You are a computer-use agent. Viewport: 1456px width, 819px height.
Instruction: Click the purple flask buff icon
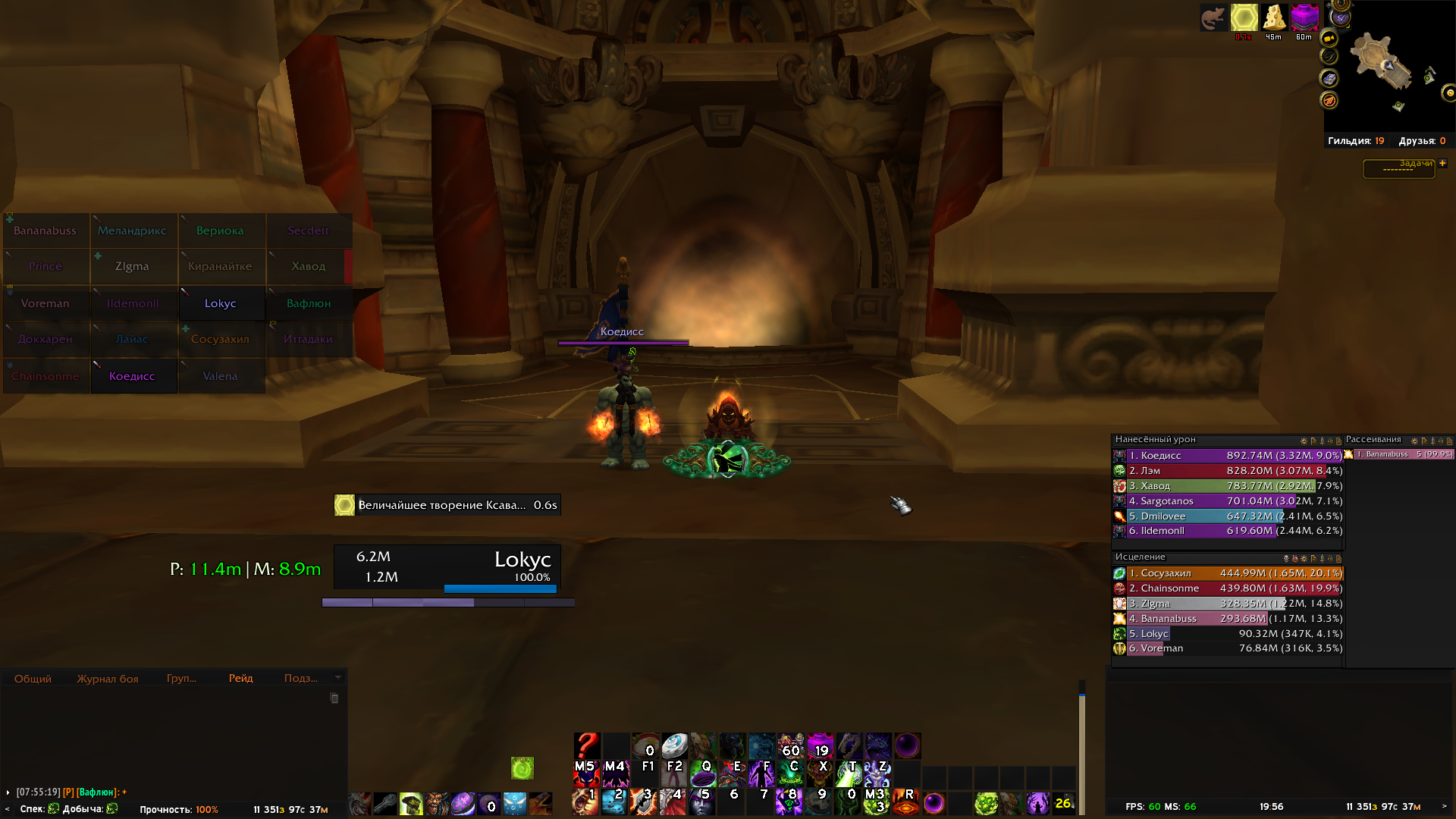click(x=1304, y=18)
